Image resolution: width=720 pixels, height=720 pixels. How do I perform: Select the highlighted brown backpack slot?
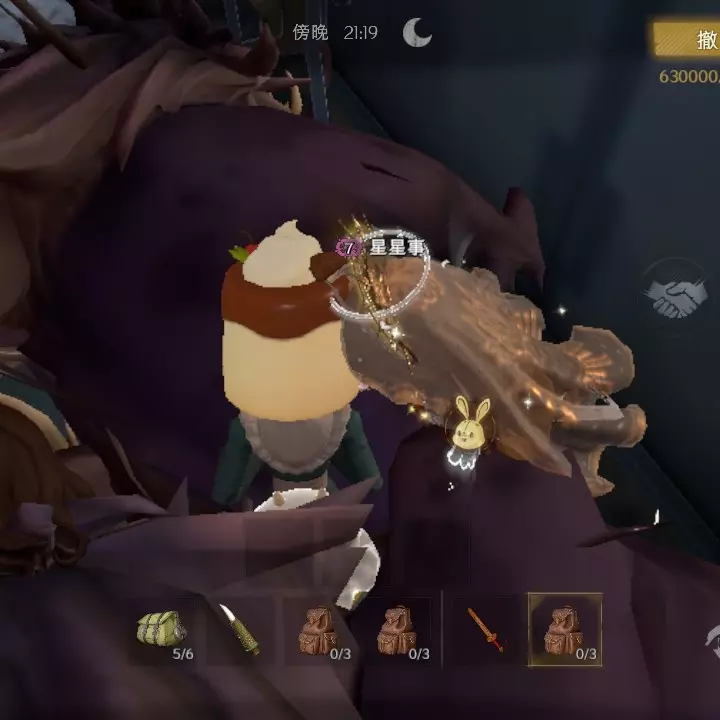pyautogui.click(x=565, y=629)
